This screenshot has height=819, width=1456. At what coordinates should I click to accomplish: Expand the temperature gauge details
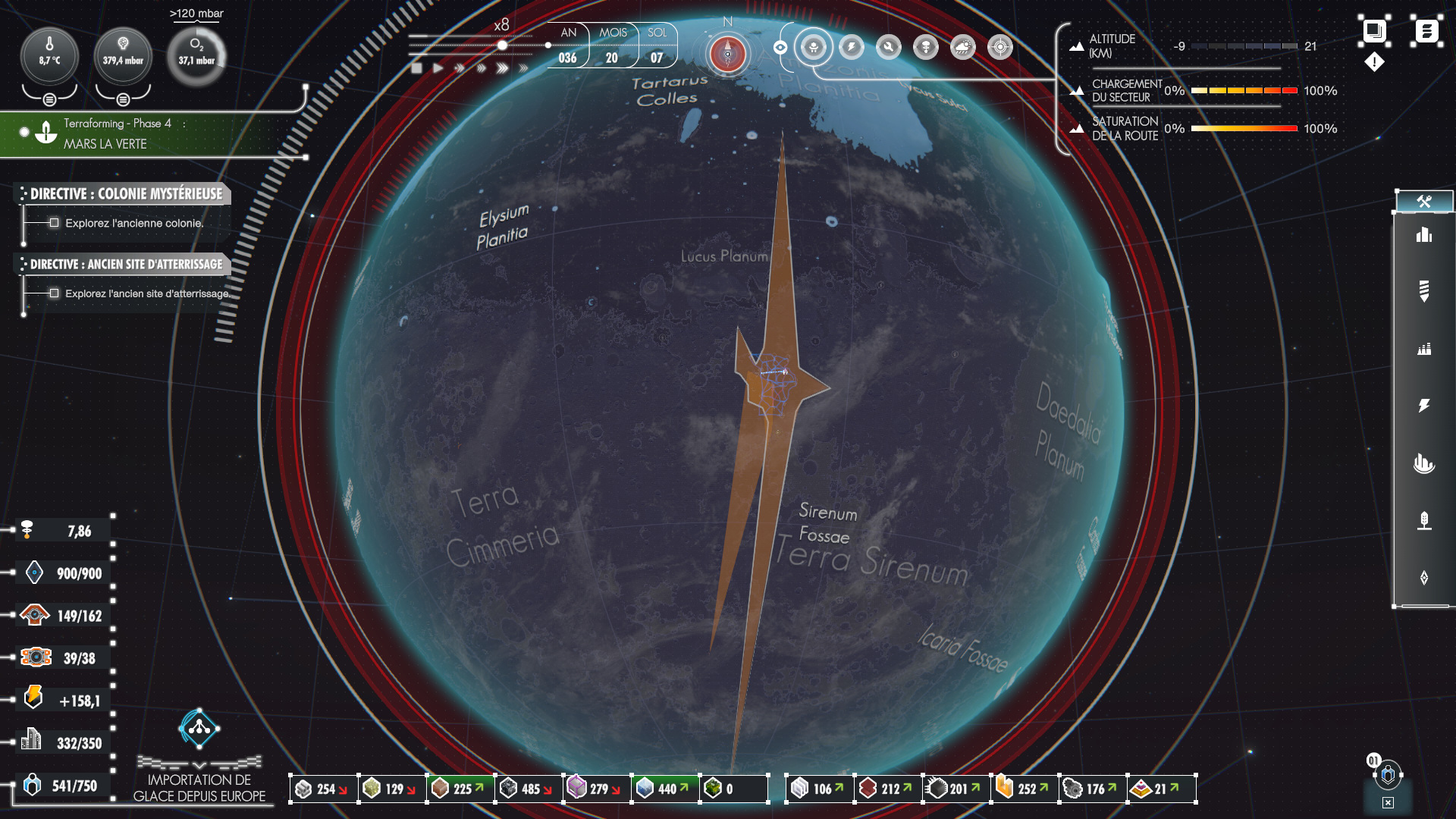point(49,99)
